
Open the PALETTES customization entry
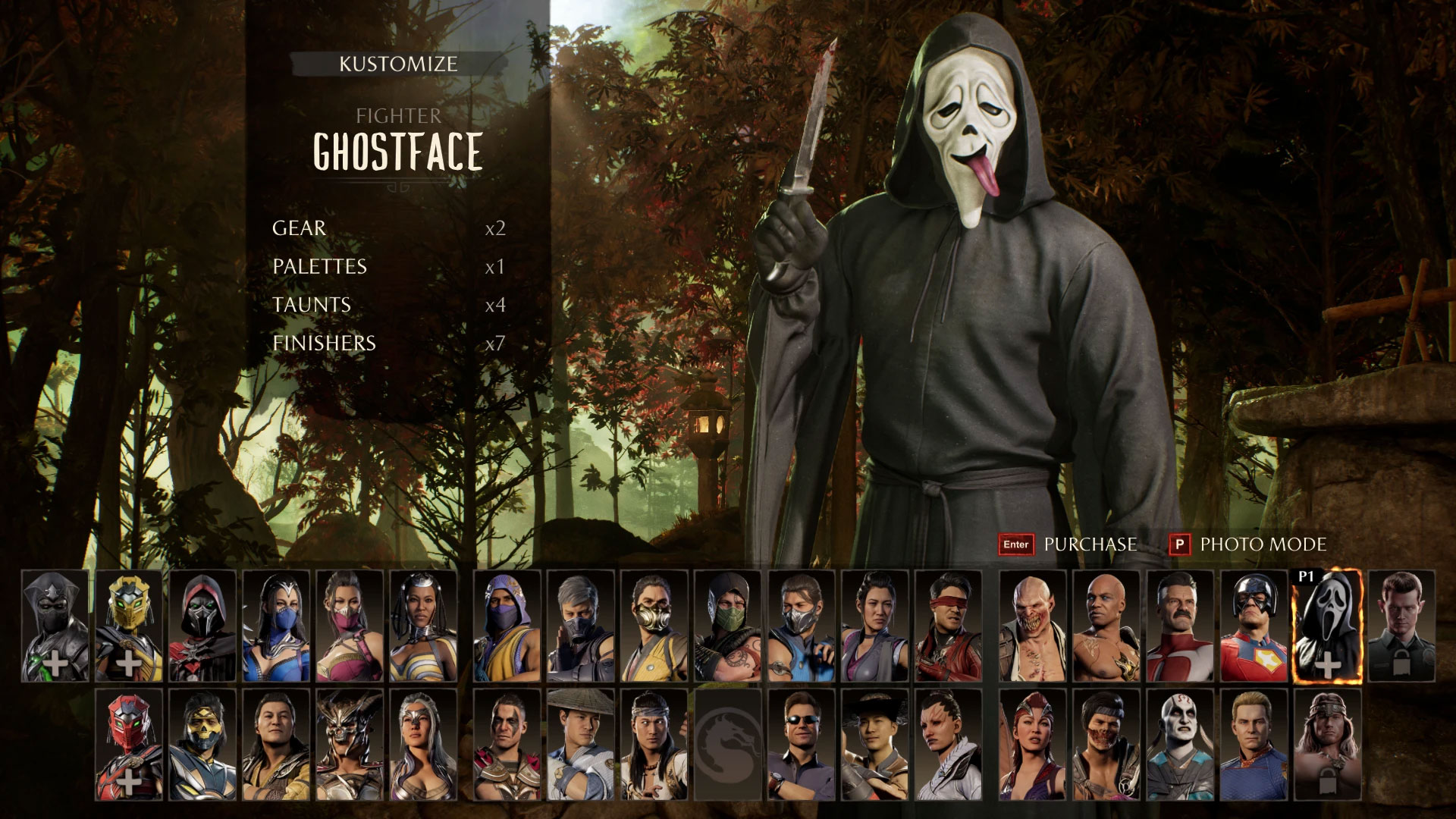(318, 266)
